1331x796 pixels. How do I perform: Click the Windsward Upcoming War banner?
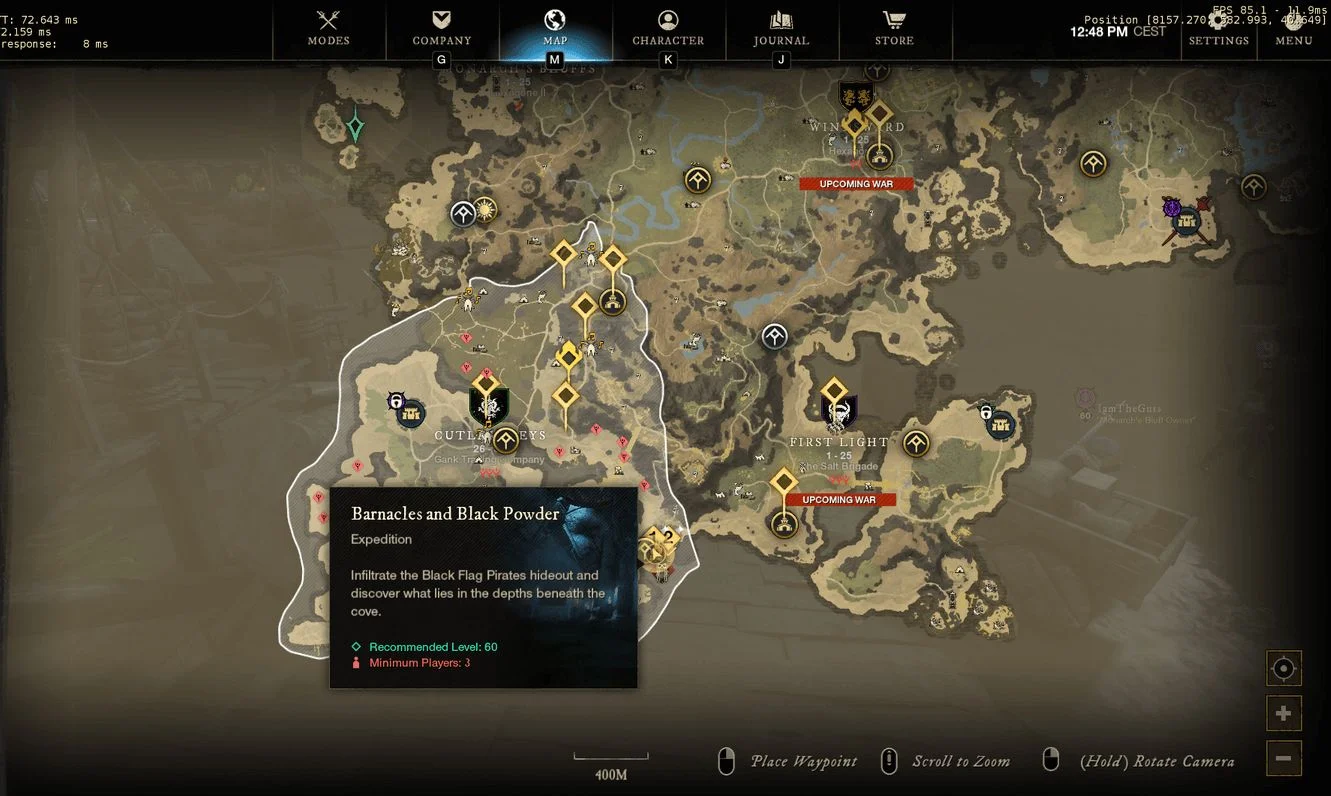tap(856, 184)
